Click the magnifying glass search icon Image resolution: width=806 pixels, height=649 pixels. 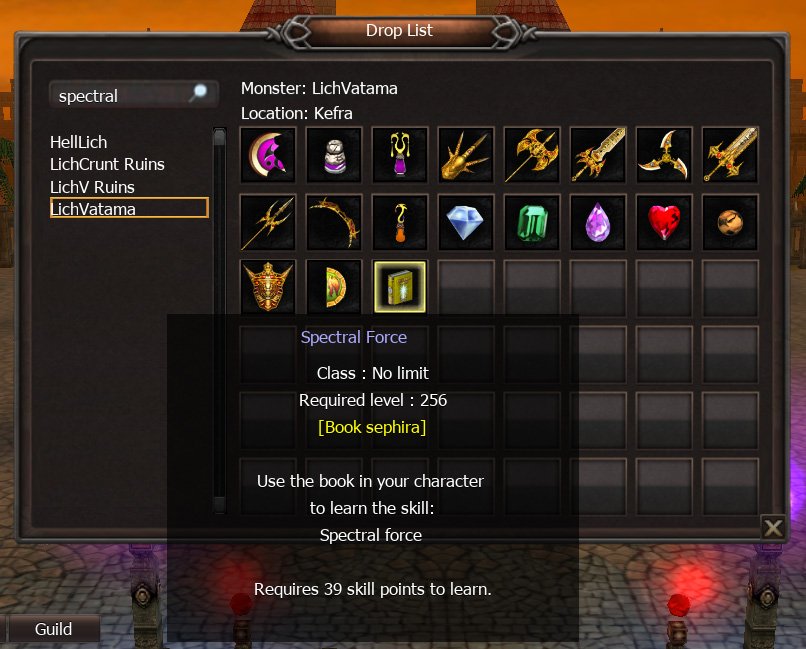(199, 94)
